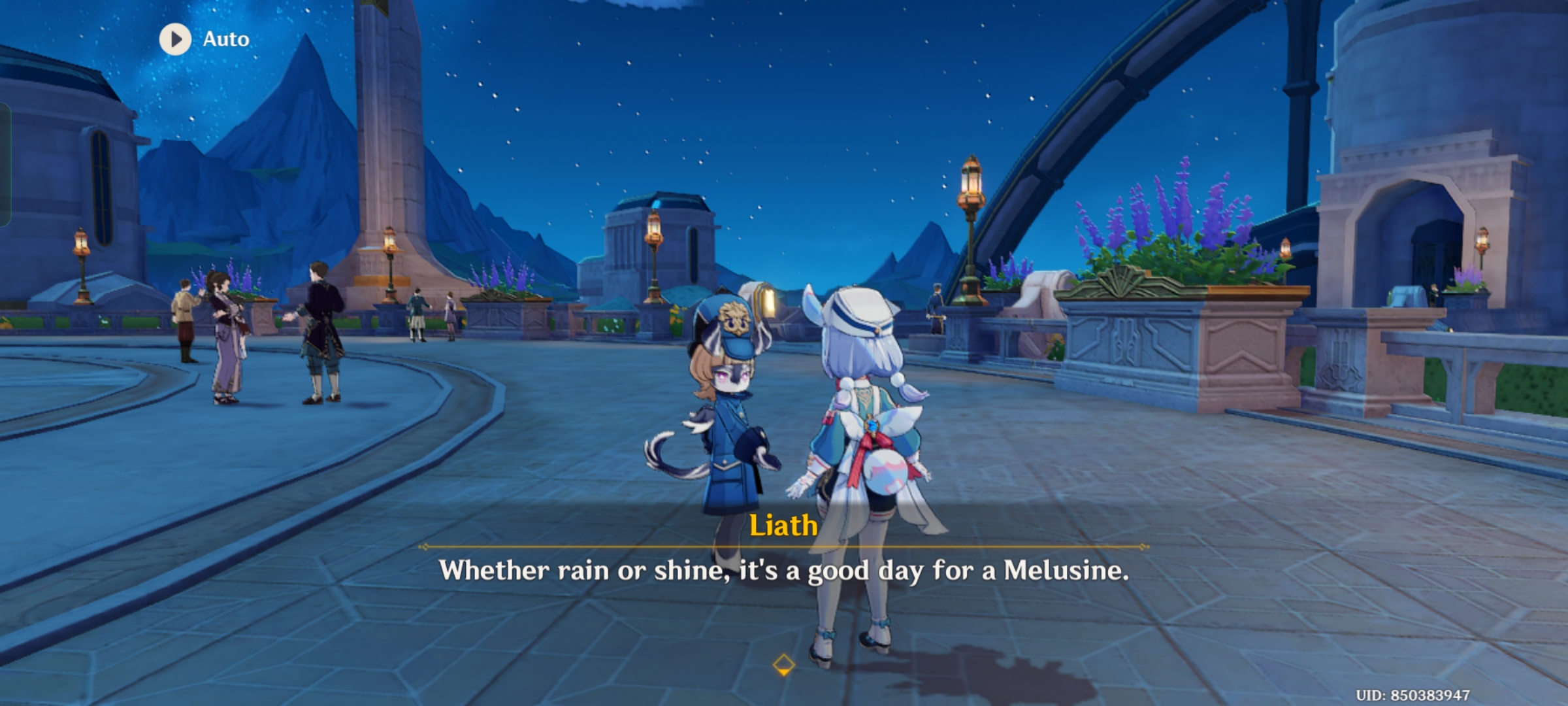Toggle Auto dialogue playback mode
This screenshot has width=1568, height=706.
click(225, 39)
